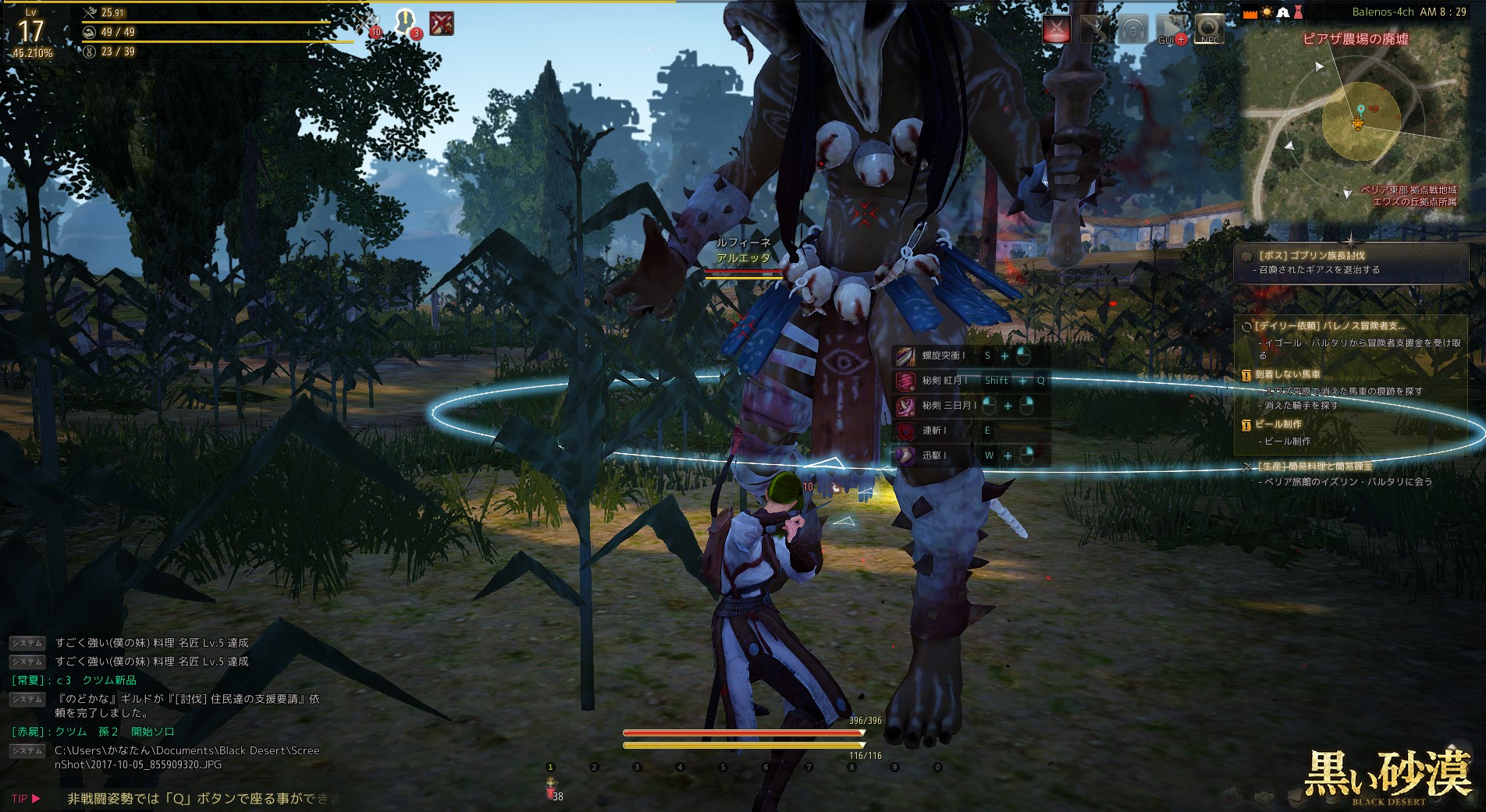Open the 到着しない馬車 quest entry

click(1288, 374)
